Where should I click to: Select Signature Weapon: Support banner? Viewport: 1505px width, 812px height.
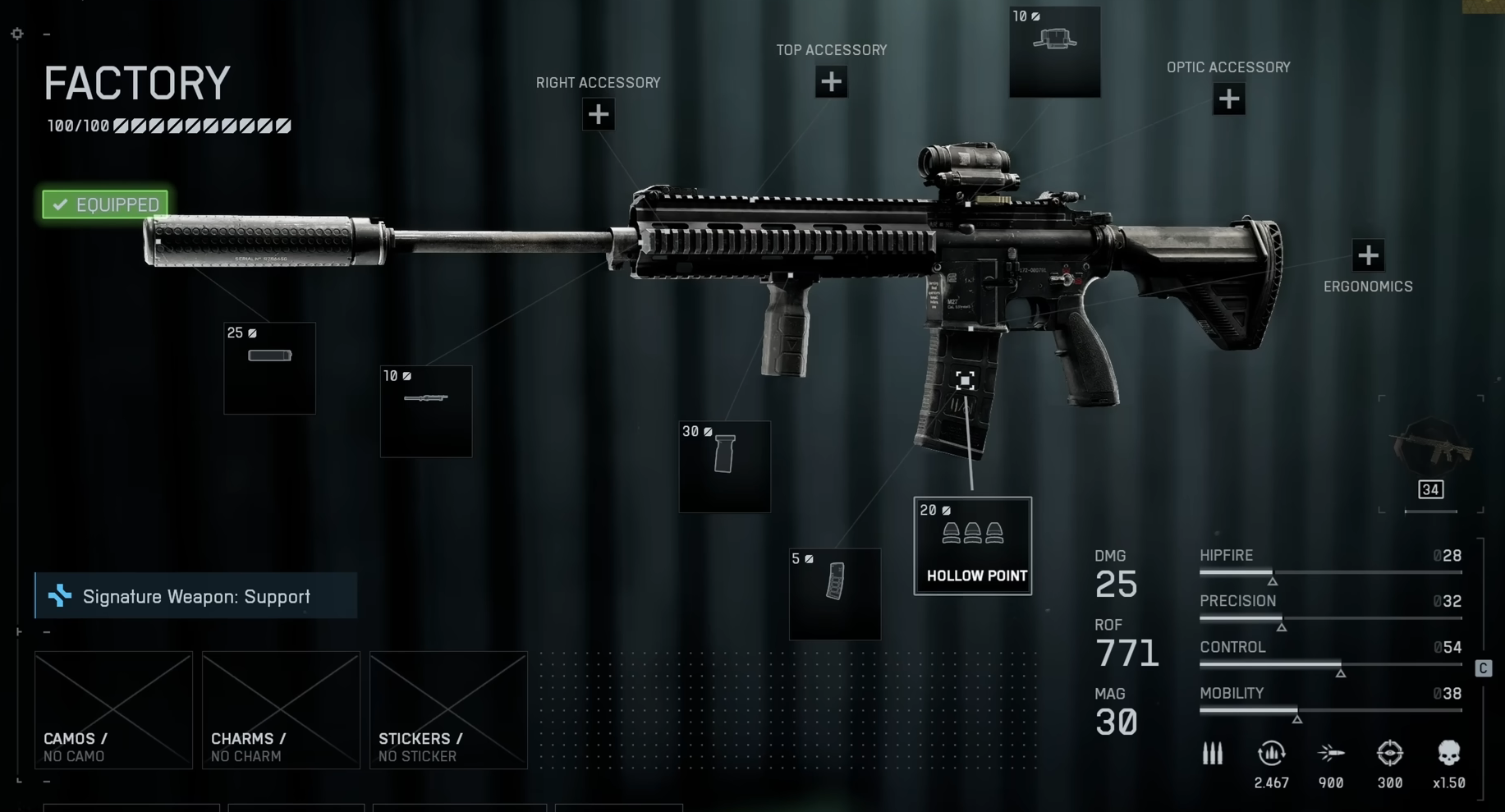(x=196, y=596)
